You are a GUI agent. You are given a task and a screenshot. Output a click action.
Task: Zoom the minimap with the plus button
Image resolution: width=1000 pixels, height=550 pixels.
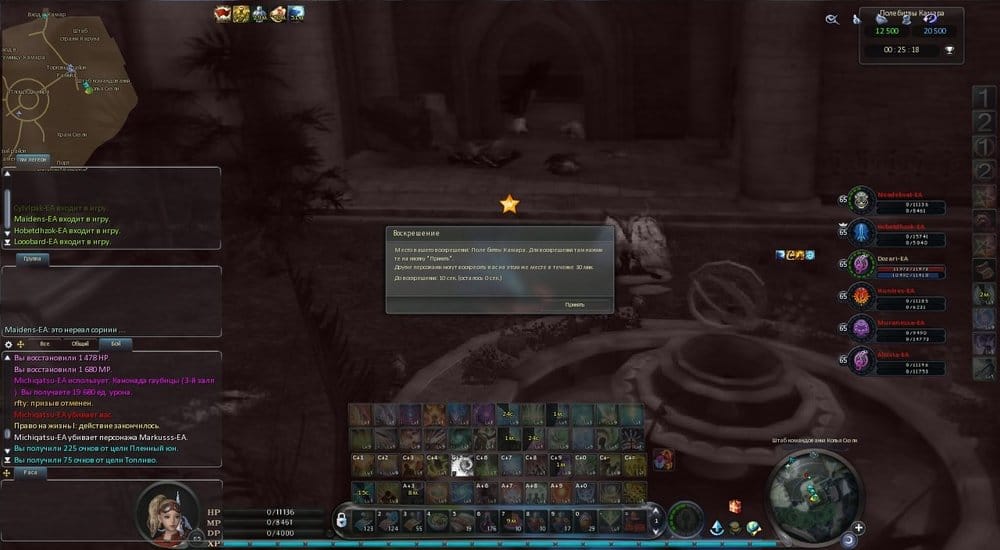[859, 527]
